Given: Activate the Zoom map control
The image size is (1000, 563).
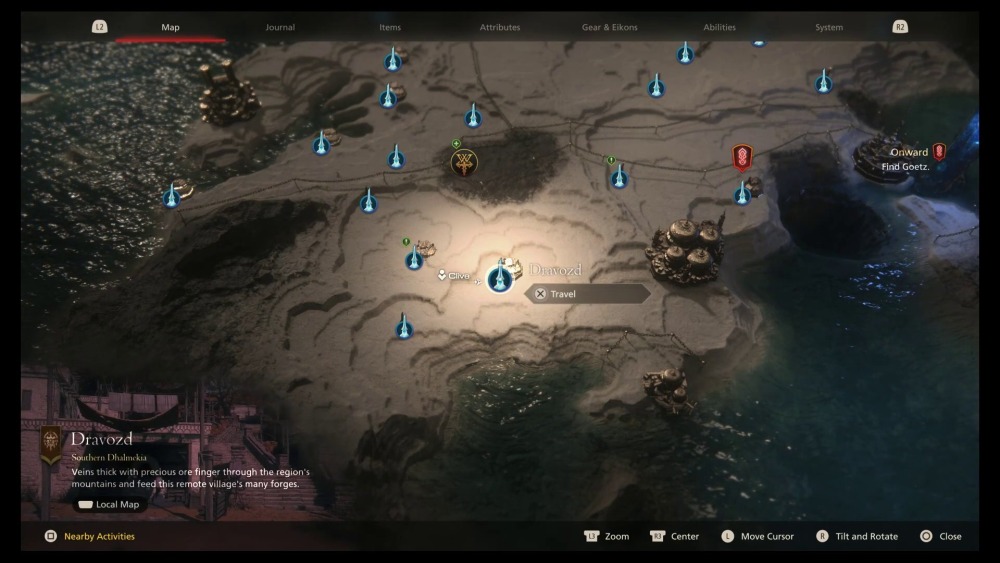Looking at the screenshot, I should point(607,536).
